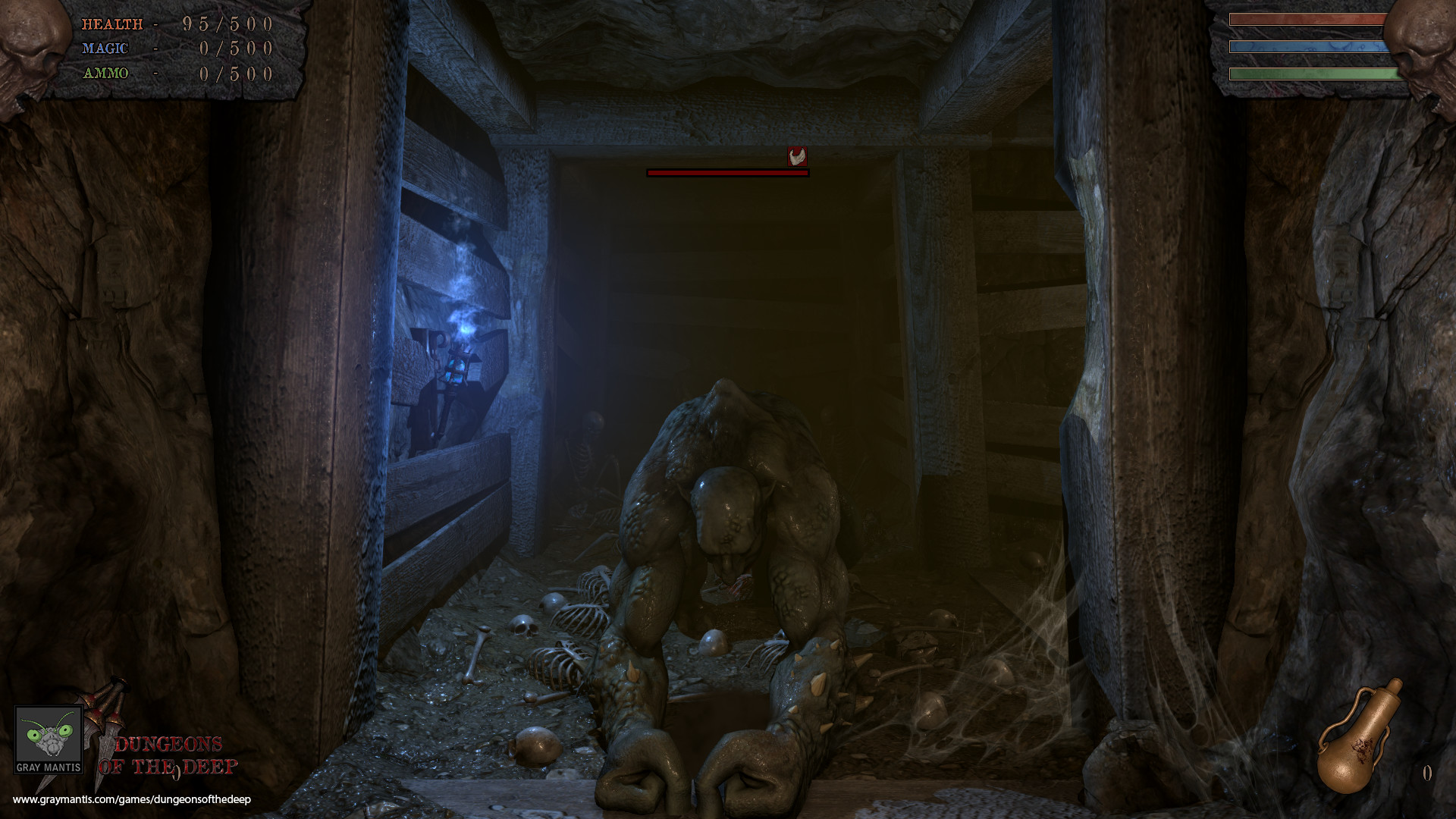Select the MAGIC label in the HUD panel

tap(106, 48)
